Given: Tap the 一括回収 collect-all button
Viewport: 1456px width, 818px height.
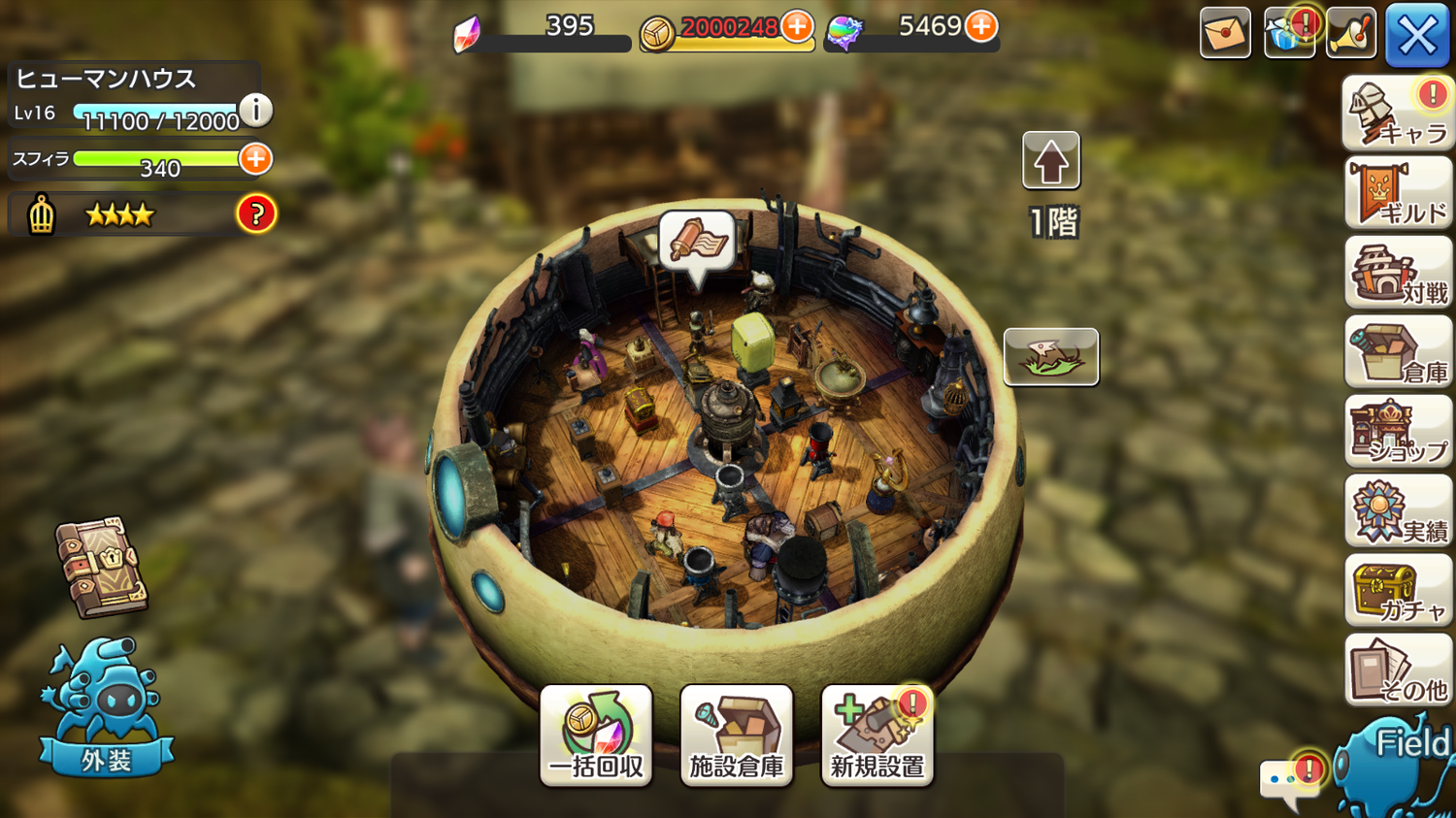Looking at the screenshot, I should click(596, 736).
